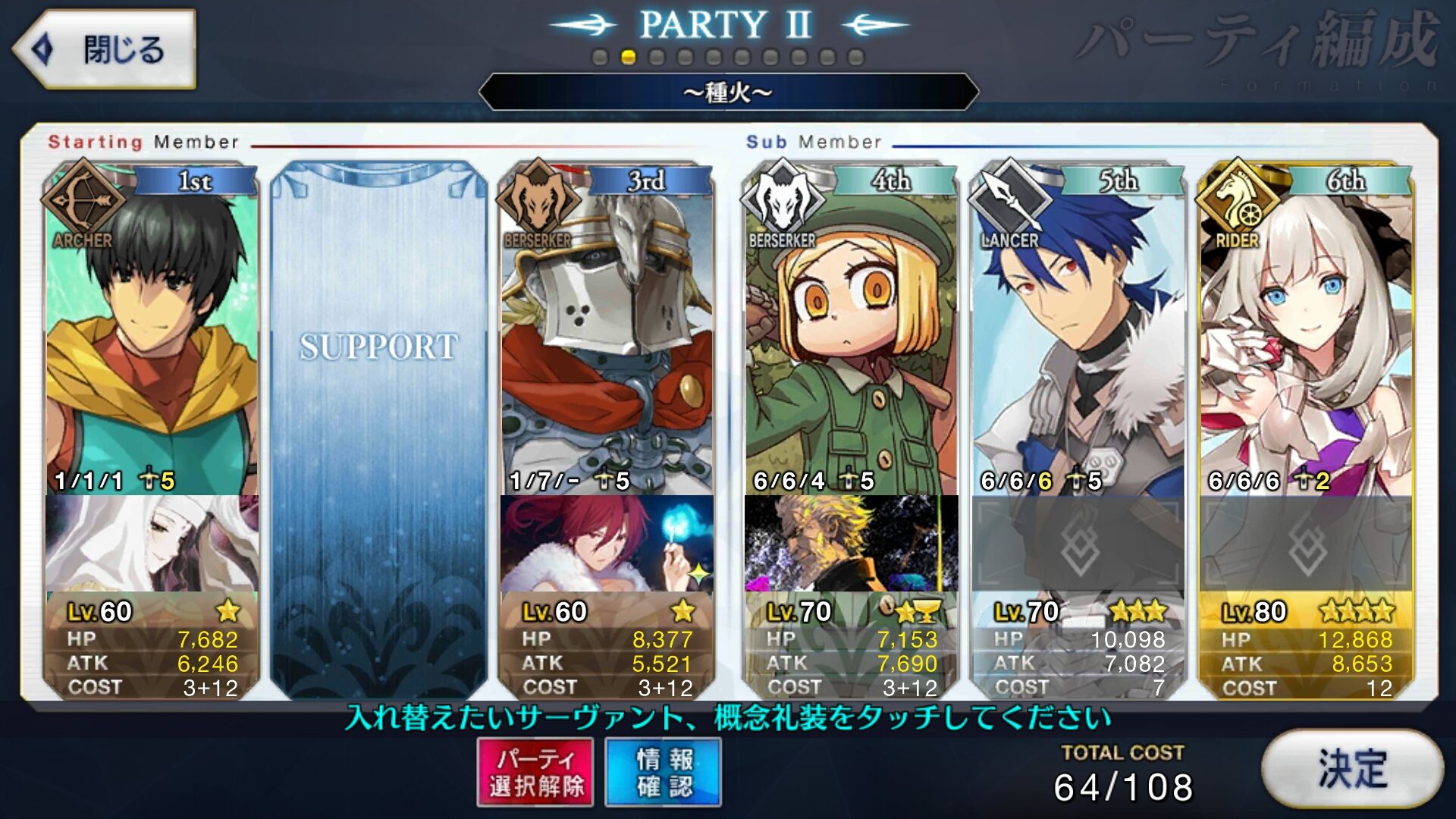Change the Archer's white-veiled craft essence
The height and width of the screenshot is (819, 1456).
click(x=152, y=543)
